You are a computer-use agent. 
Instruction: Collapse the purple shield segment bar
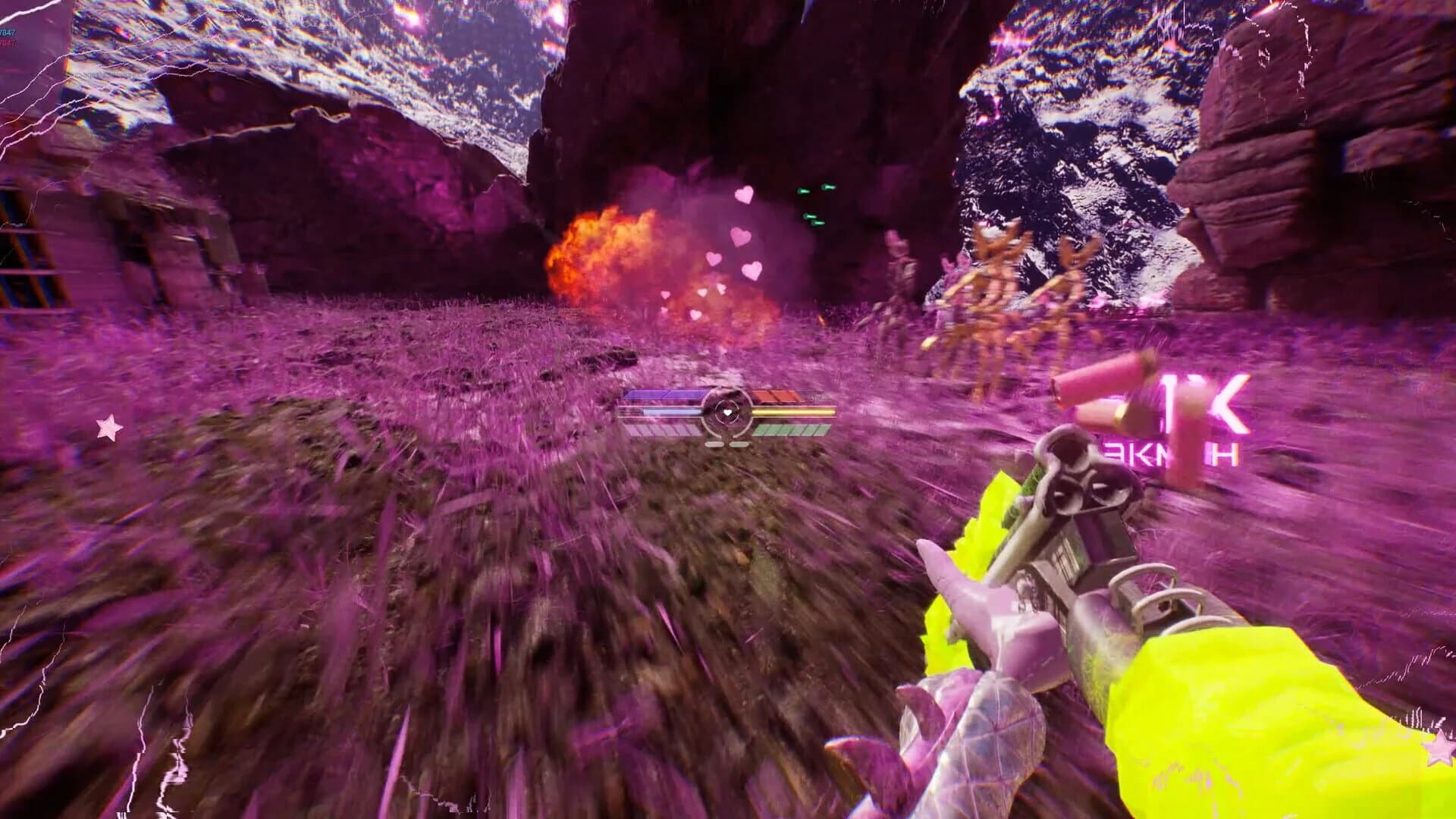664,393
